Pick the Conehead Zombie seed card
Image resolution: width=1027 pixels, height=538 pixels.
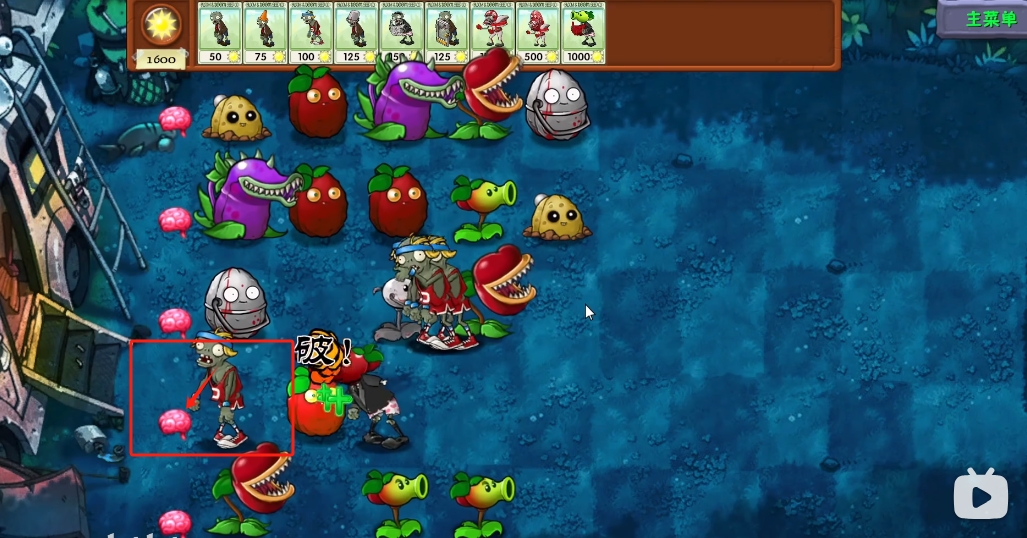pos(265,33)
